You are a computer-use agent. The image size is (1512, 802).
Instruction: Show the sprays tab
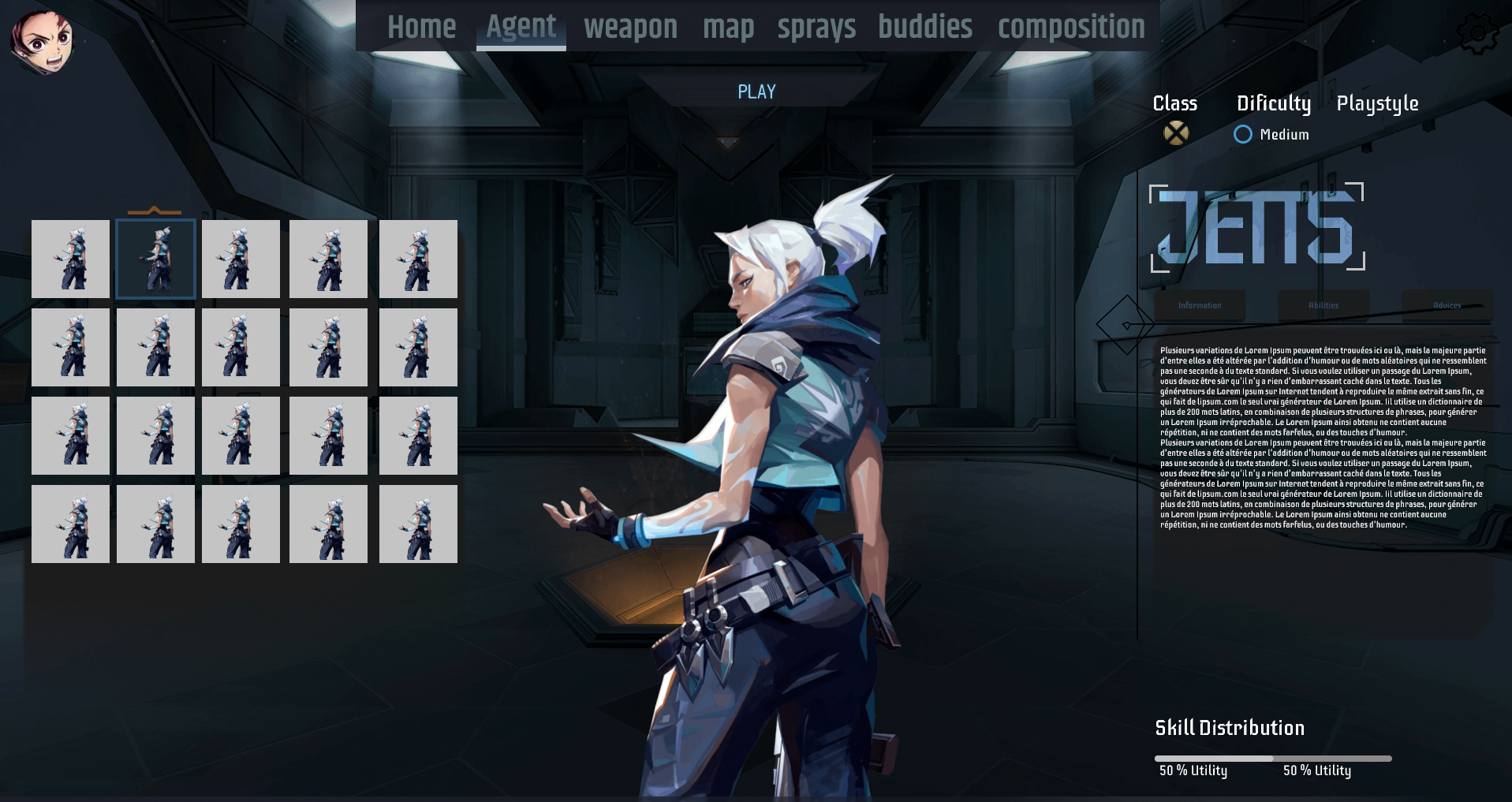[816, 28]
